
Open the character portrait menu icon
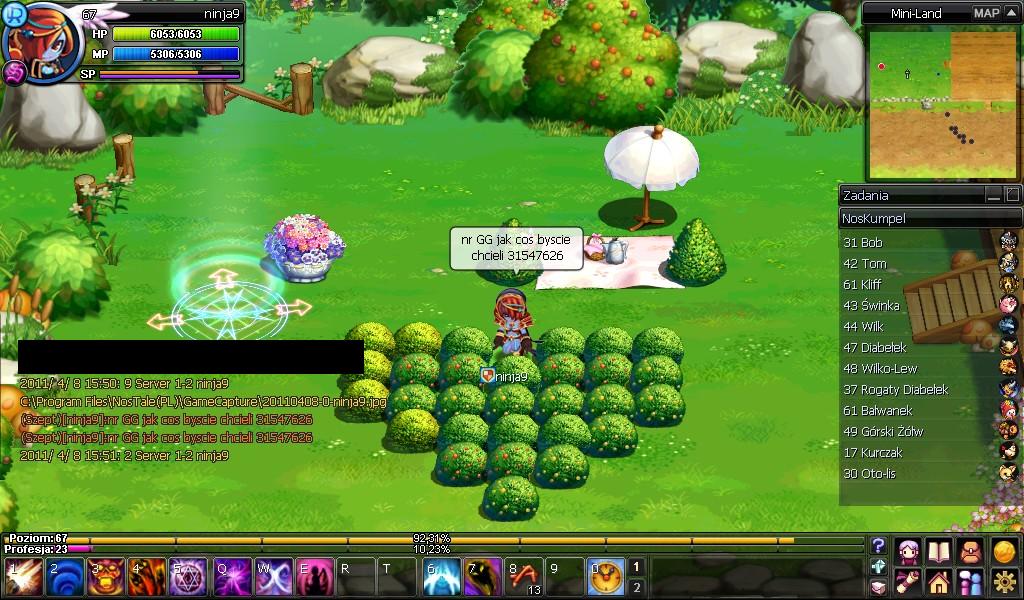coord(909,551)
